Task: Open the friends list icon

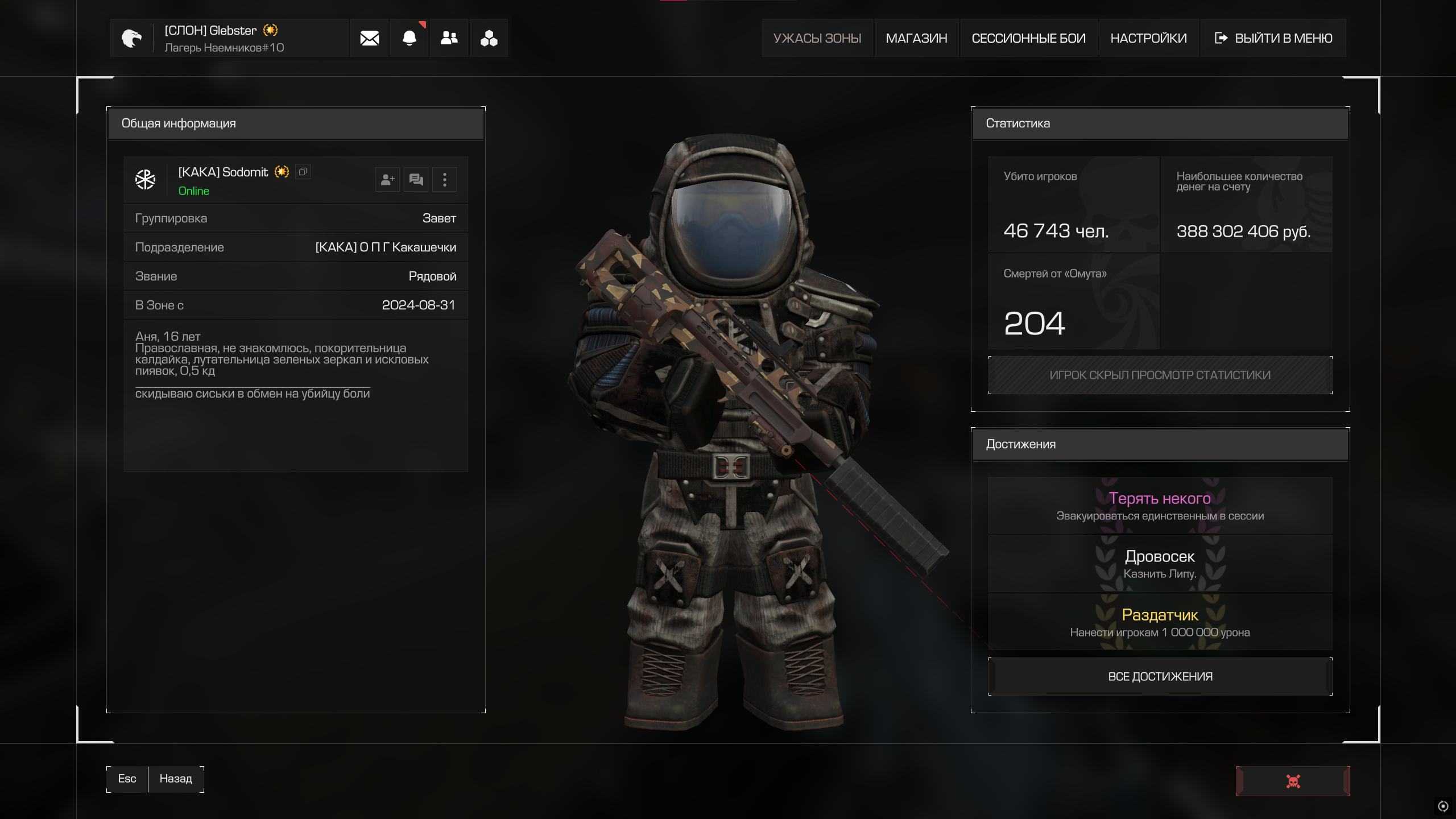Action: [x=449, y=38]
